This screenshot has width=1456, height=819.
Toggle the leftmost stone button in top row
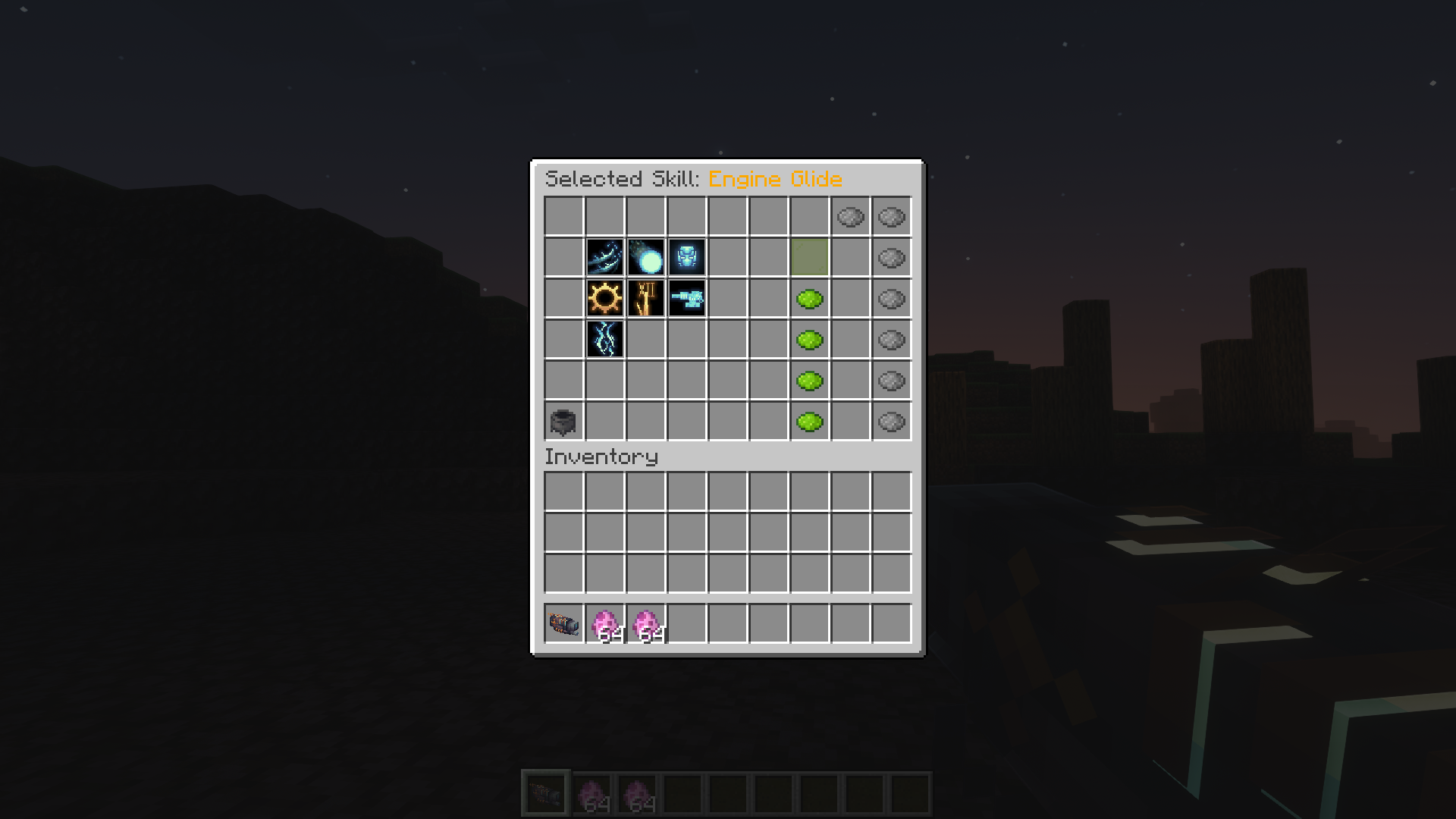coord(850,218)
